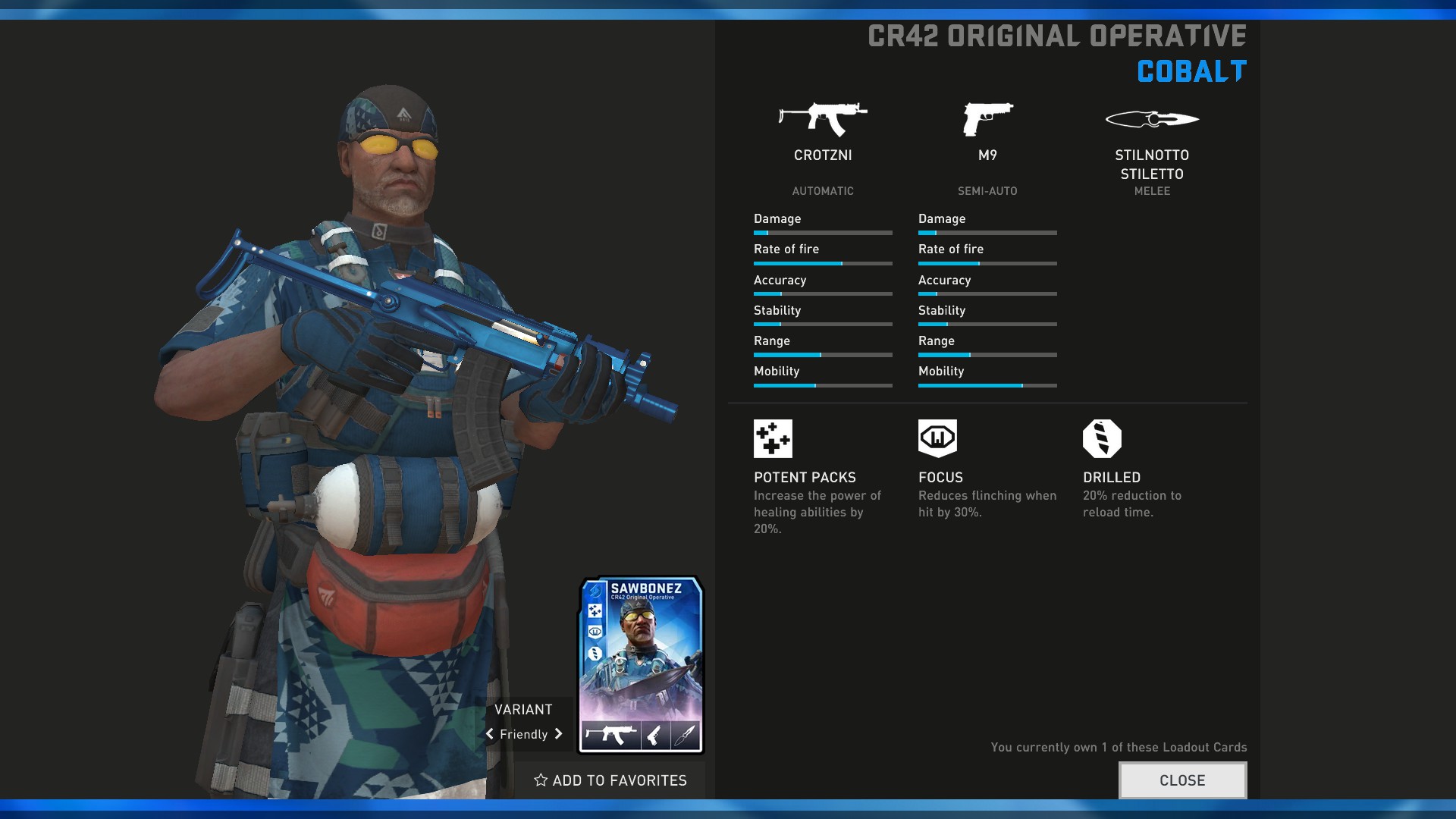Switch to the previous variant with left arrow

[490, 734]
